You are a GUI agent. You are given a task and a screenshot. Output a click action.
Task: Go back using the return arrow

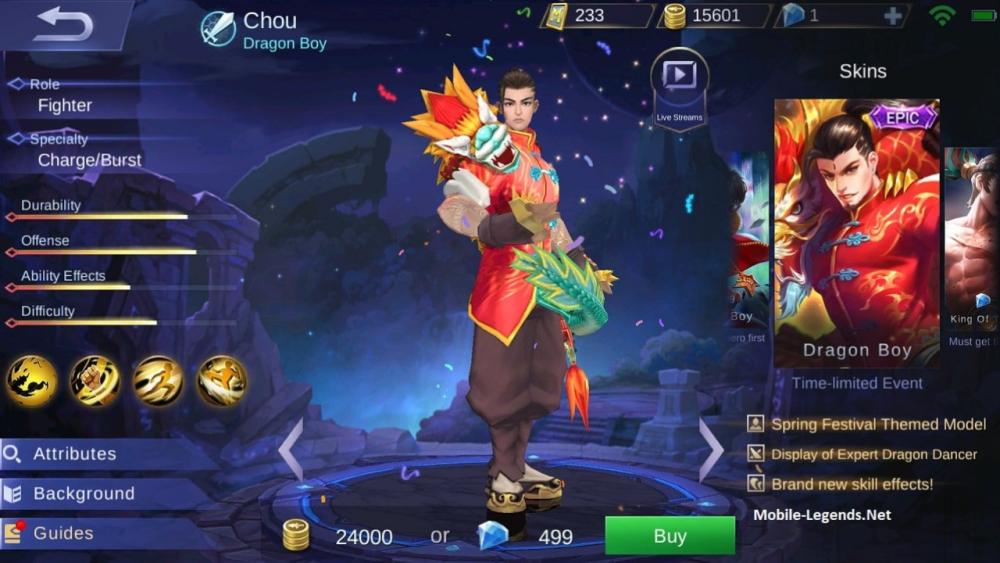coord(62,24)
